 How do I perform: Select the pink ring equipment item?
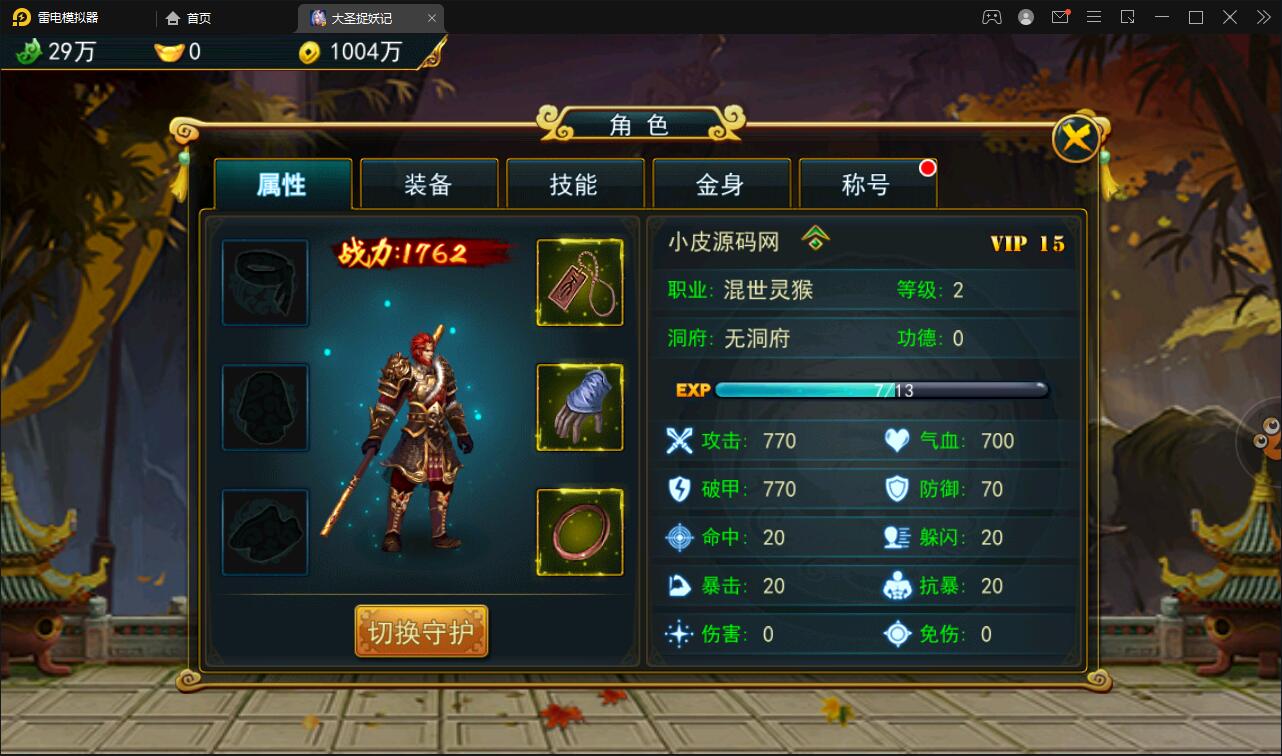point(580,531)
